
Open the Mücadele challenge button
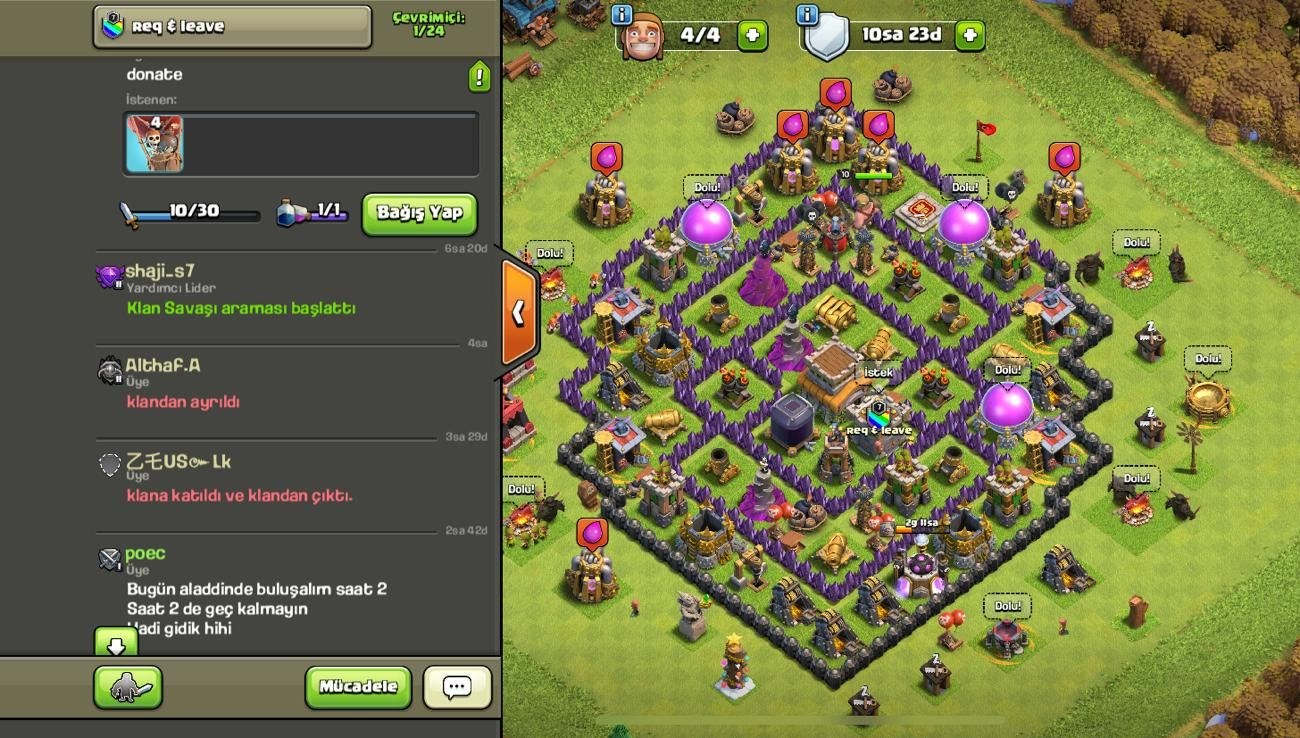(x=358, y=687)
